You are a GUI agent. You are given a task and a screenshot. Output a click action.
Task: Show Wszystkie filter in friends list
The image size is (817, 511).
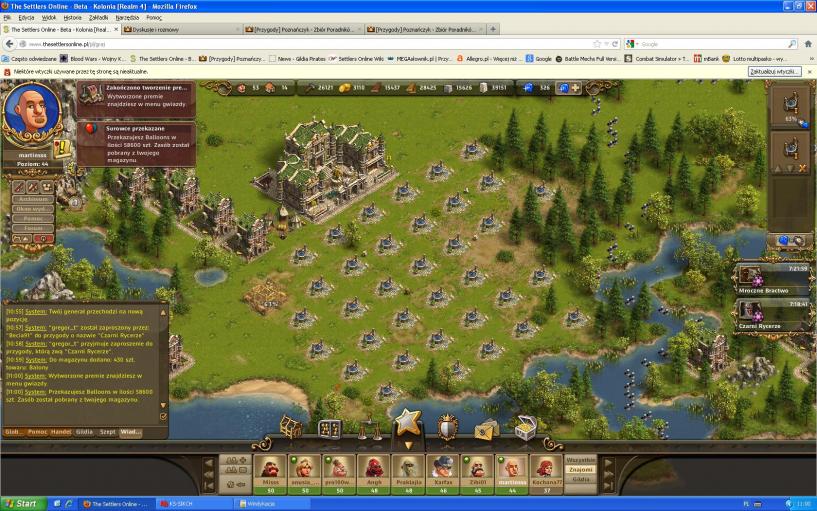[x=581, y=460]
